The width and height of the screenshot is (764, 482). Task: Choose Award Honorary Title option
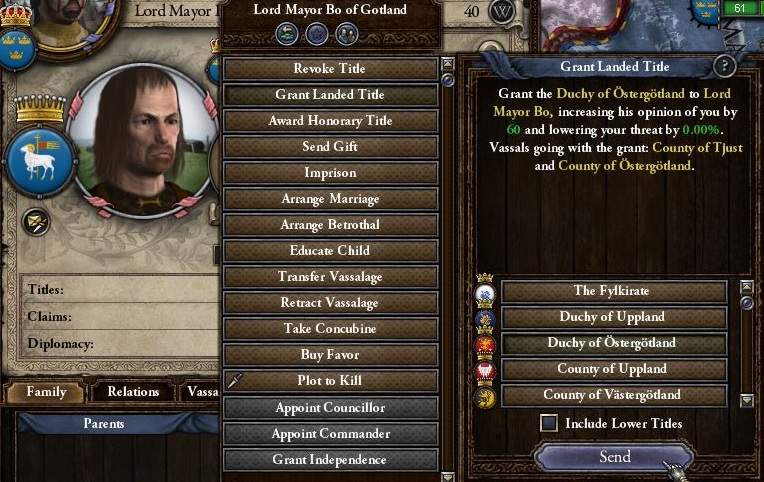click(330, 121)
